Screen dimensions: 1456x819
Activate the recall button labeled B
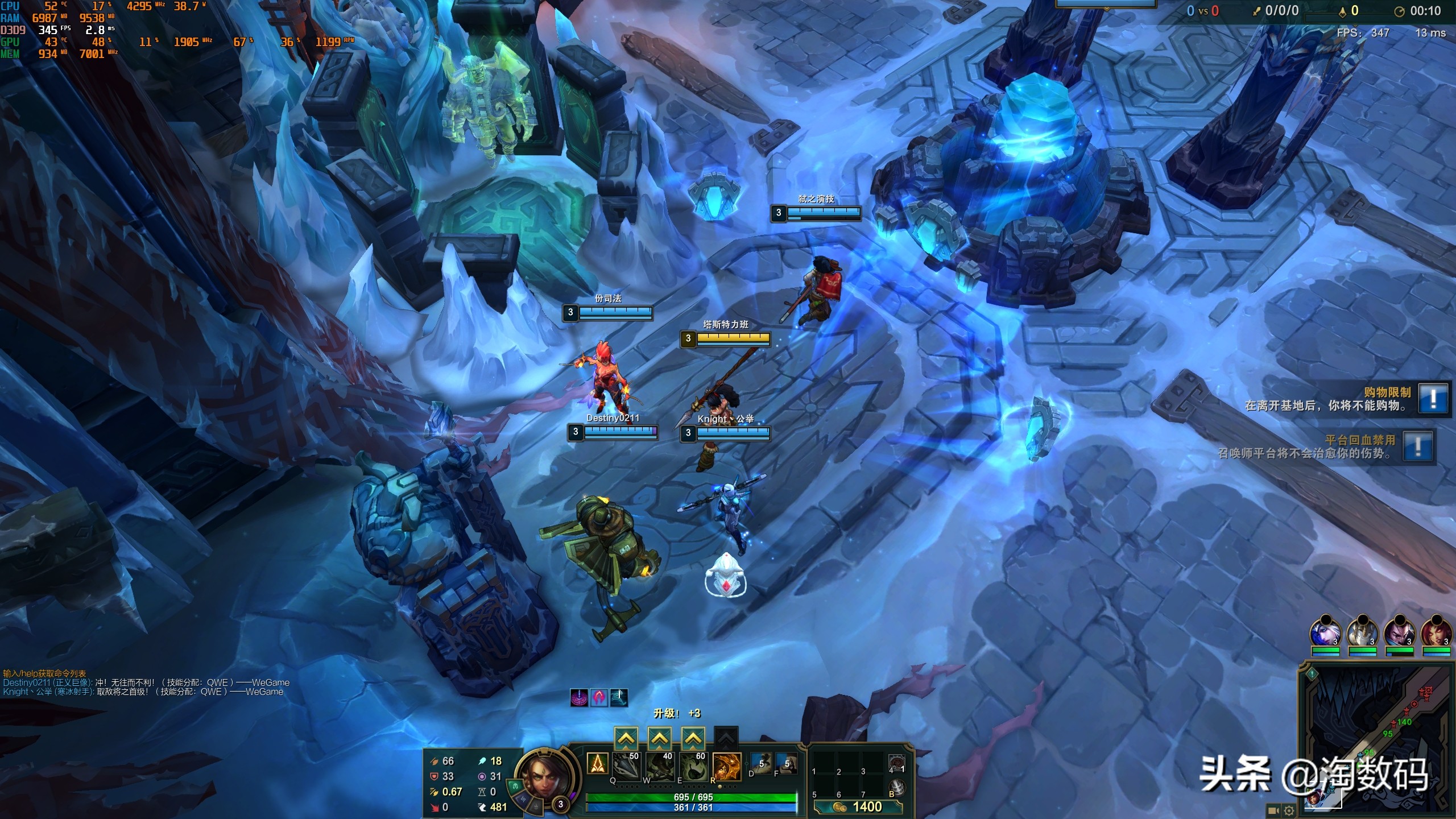(896, 788)
